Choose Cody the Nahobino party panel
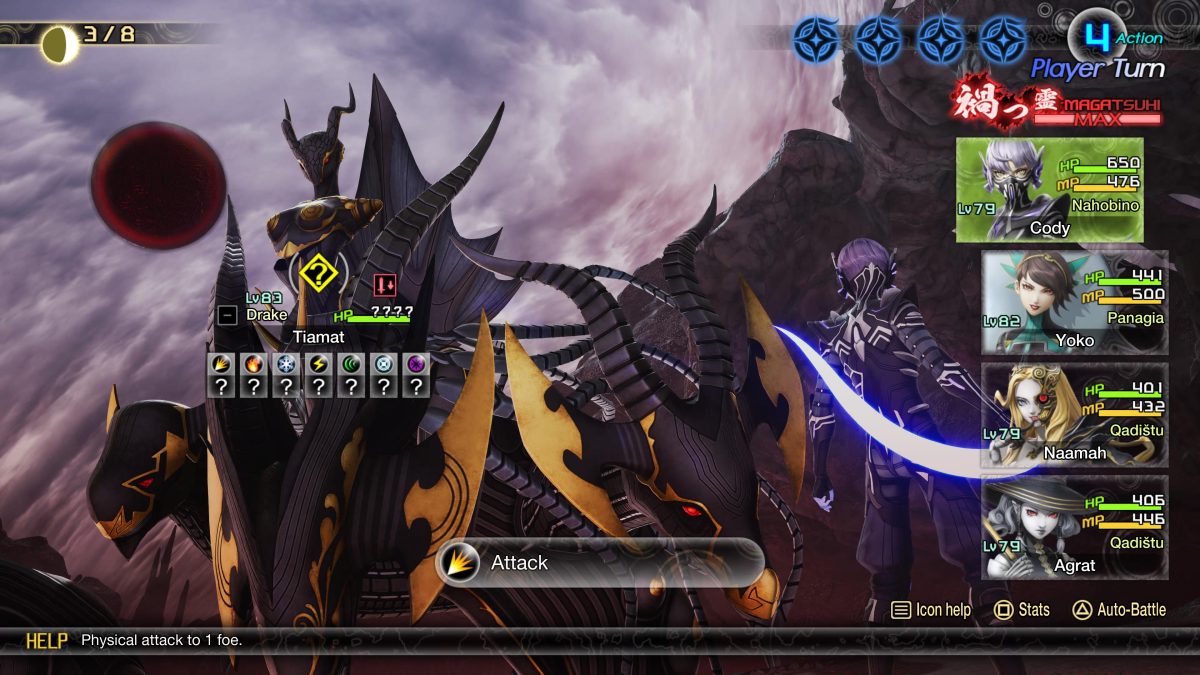1200x675 pixels. (x=1049, y=190)
